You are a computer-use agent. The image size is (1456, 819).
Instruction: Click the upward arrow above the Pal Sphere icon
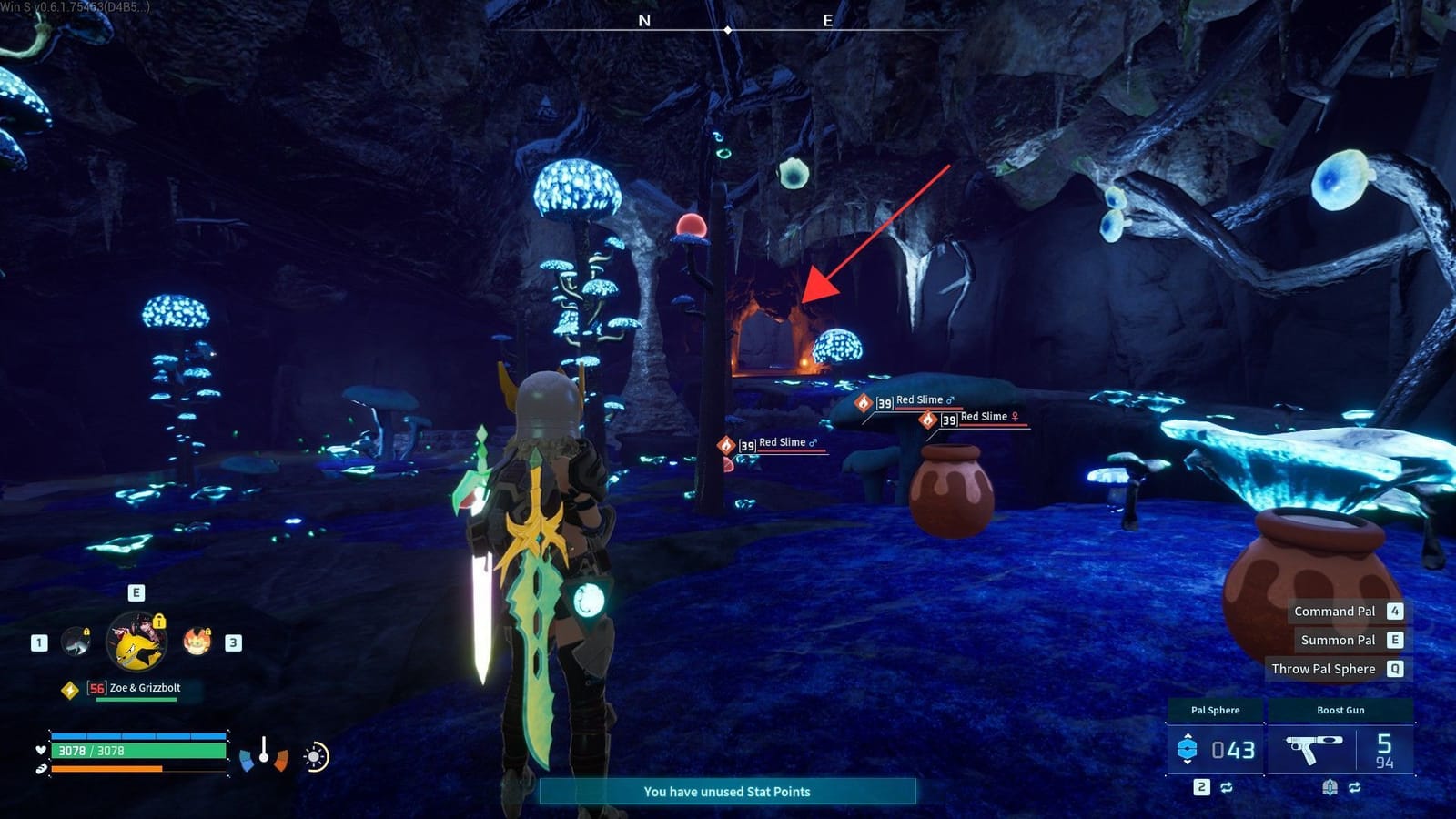pyautogui.click(x=1188, y=736)
